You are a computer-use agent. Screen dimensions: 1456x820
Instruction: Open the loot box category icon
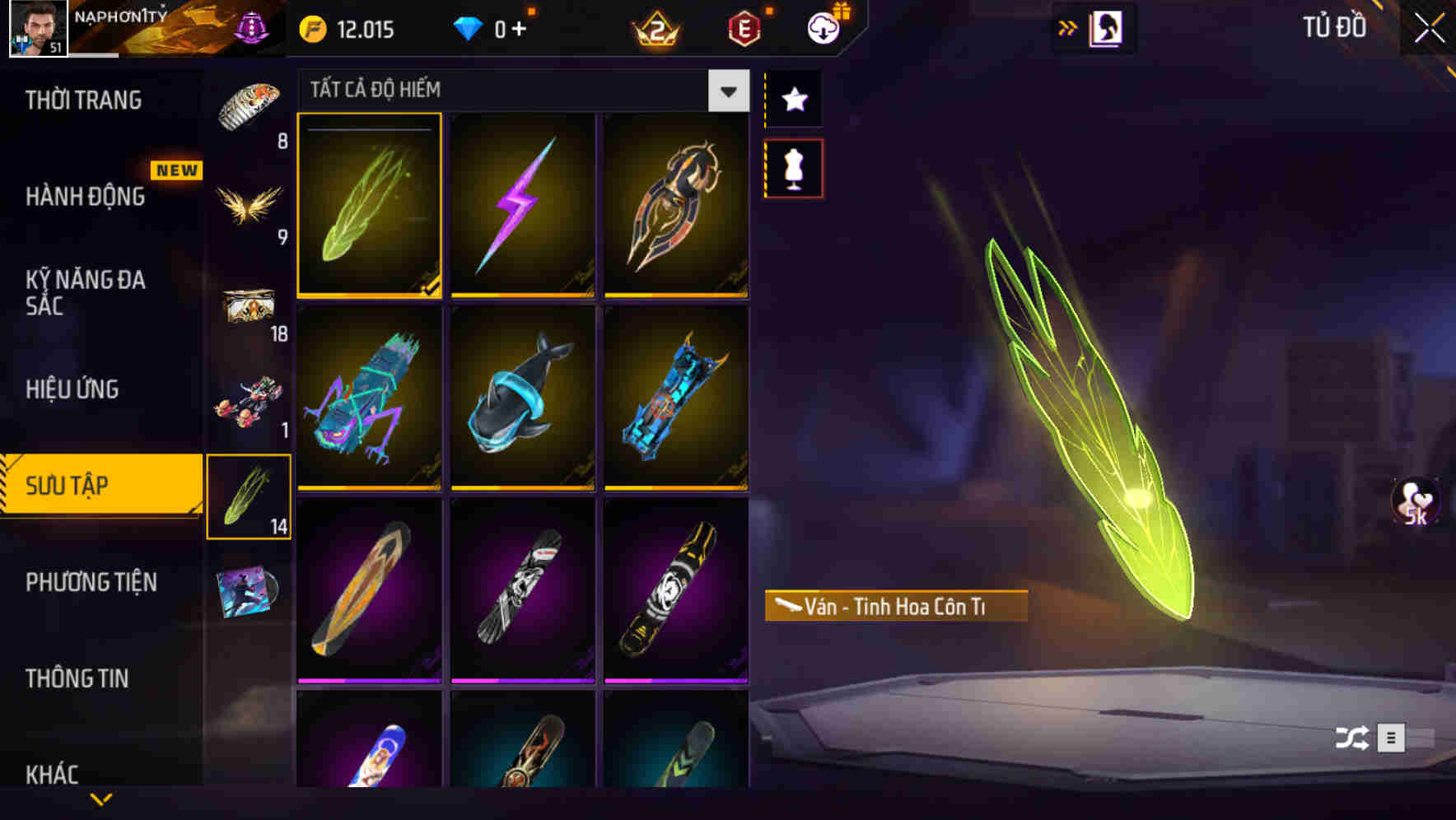pos(249,305)
